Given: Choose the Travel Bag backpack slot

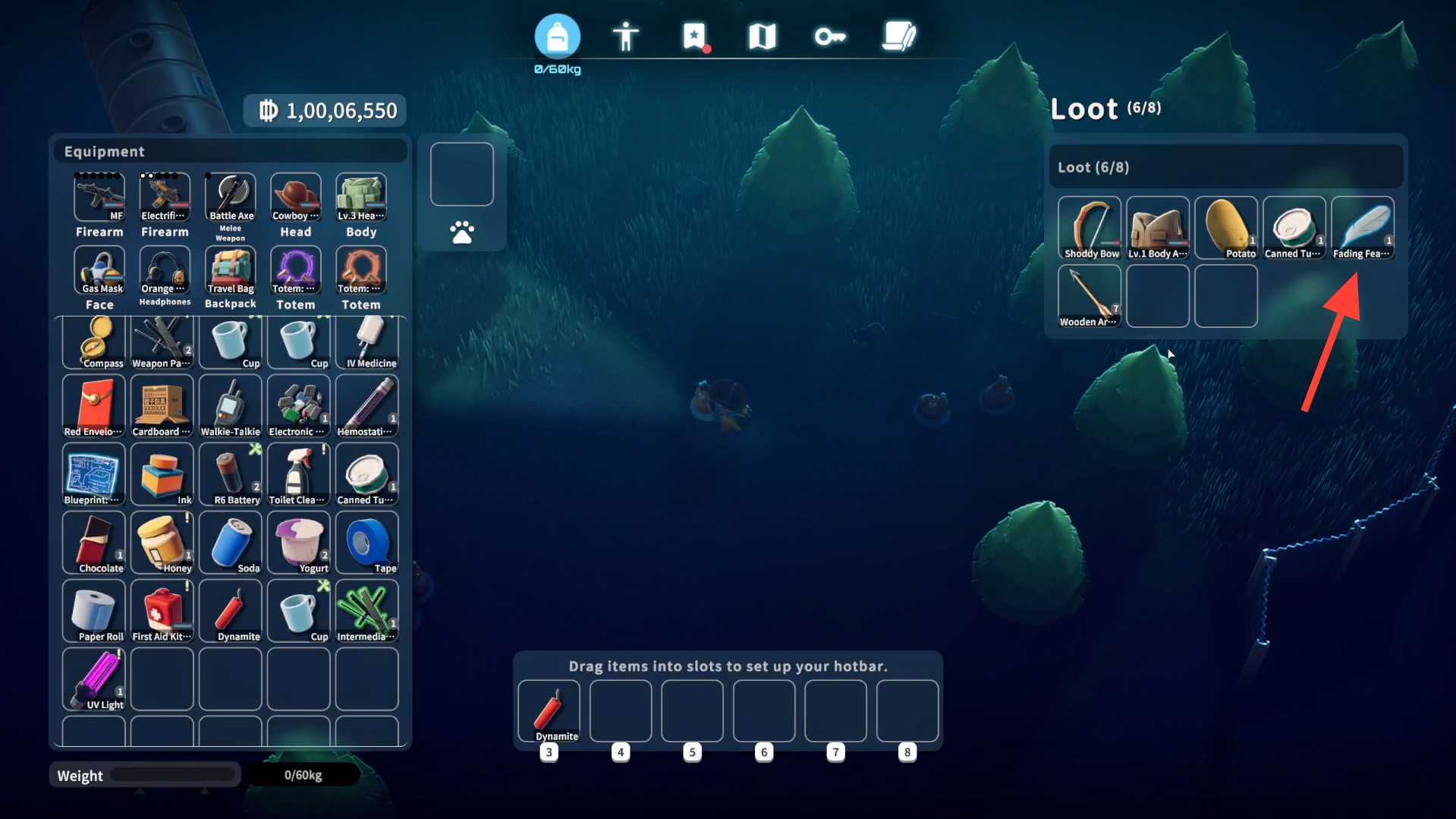Looking at the screenshot, I should coord(231,270).
